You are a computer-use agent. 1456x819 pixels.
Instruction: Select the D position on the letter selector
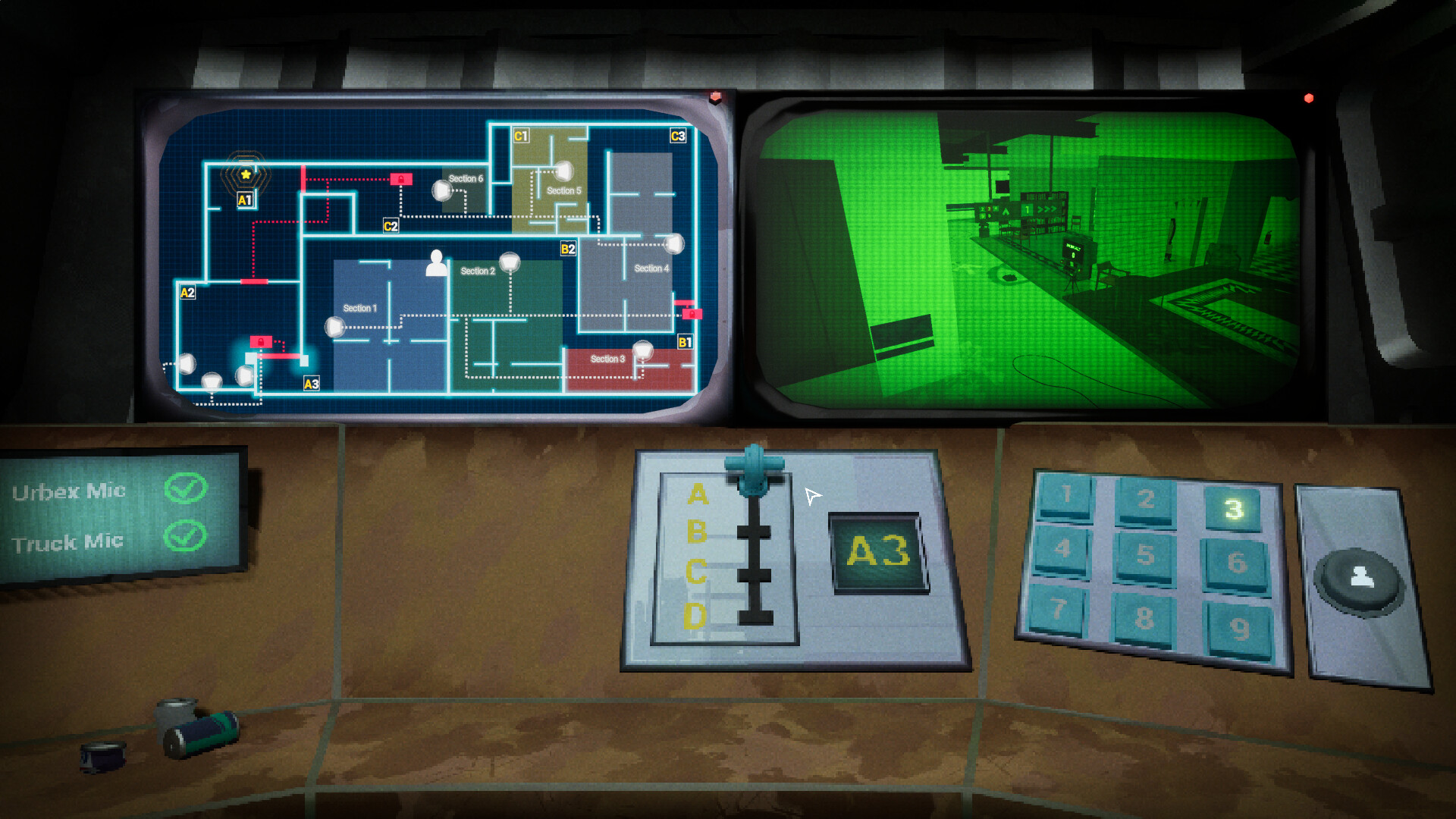click(x=696, y=614)
